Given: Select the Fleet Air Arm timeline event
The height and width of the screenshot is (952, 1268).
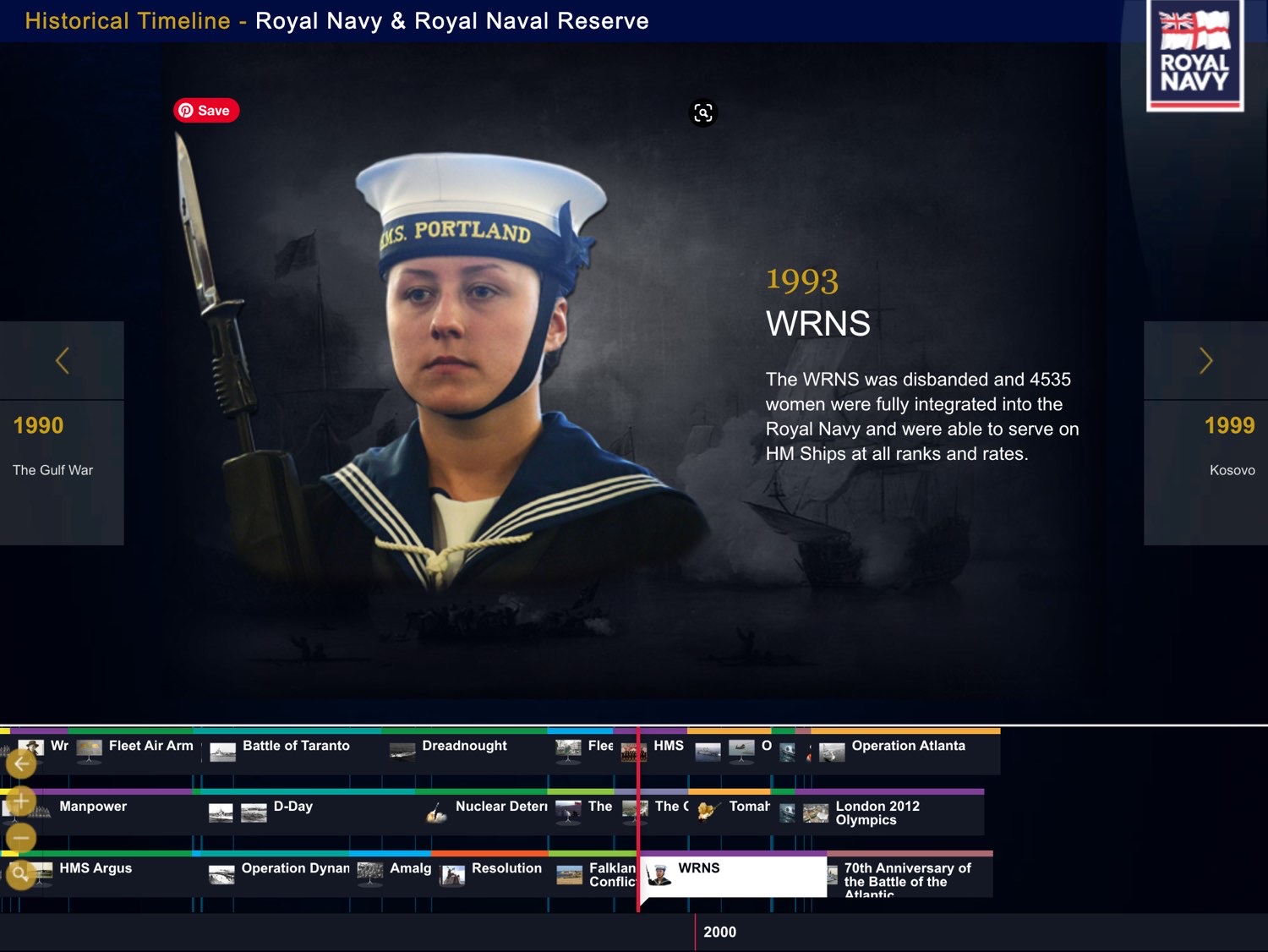Looking at the screenshot, I should tap(150, 747).
